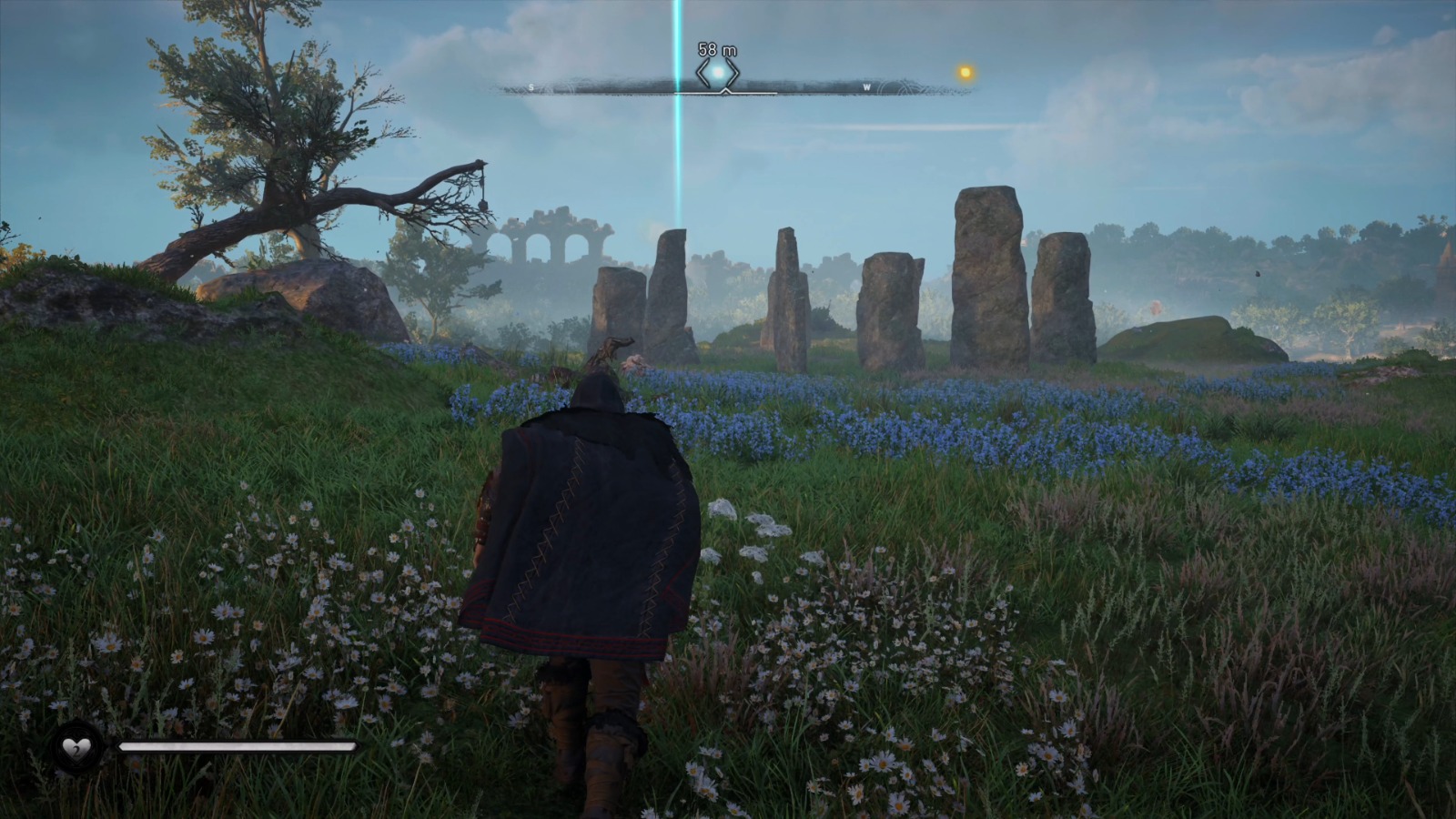Click the small pointer arrow below the compass bar
The height and width of the screenshot is (819, 1456).
click(x=726, y=90)
